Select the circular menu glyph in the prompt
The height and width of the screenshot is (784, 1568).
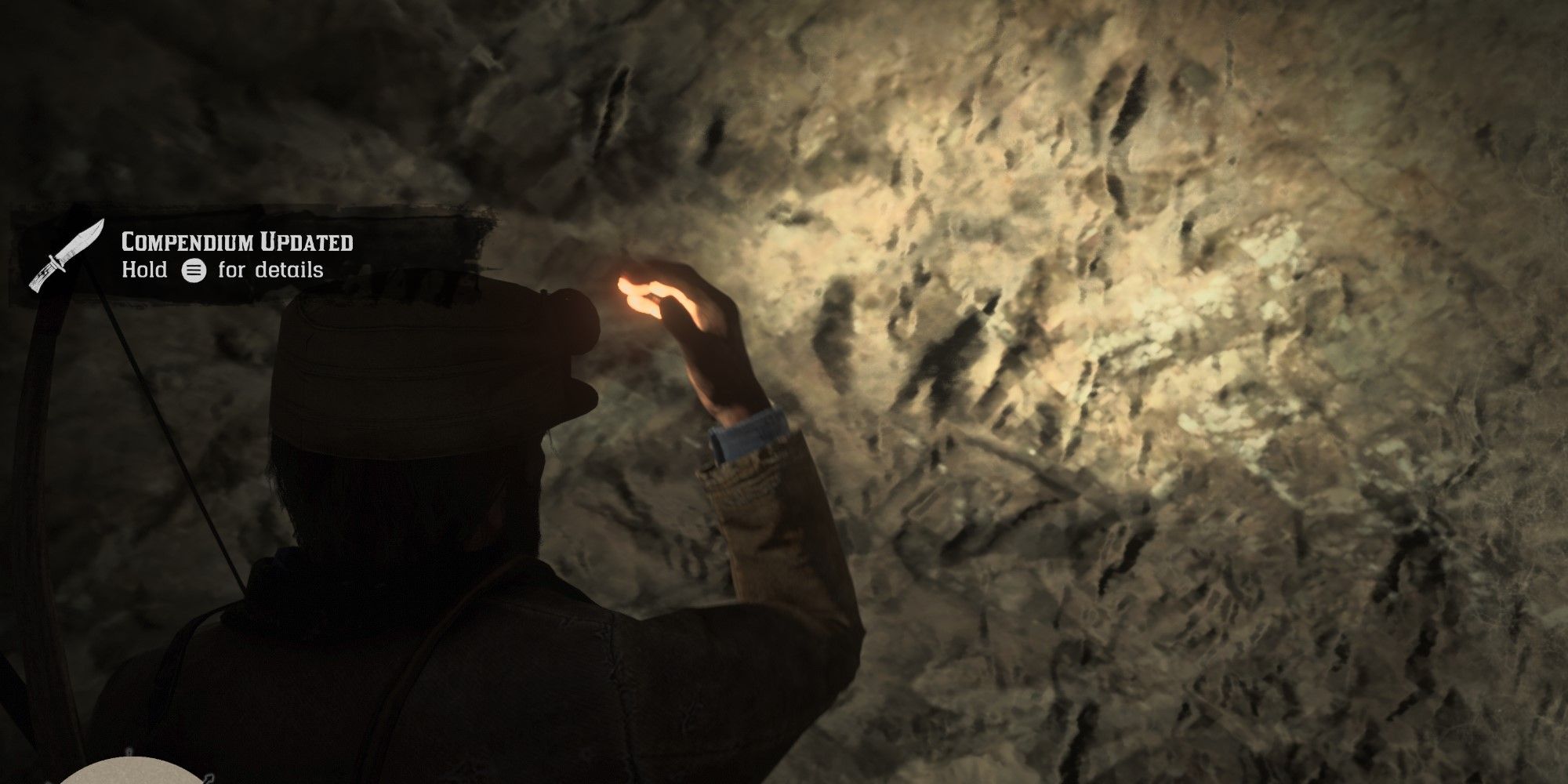[x=194, y=270]
